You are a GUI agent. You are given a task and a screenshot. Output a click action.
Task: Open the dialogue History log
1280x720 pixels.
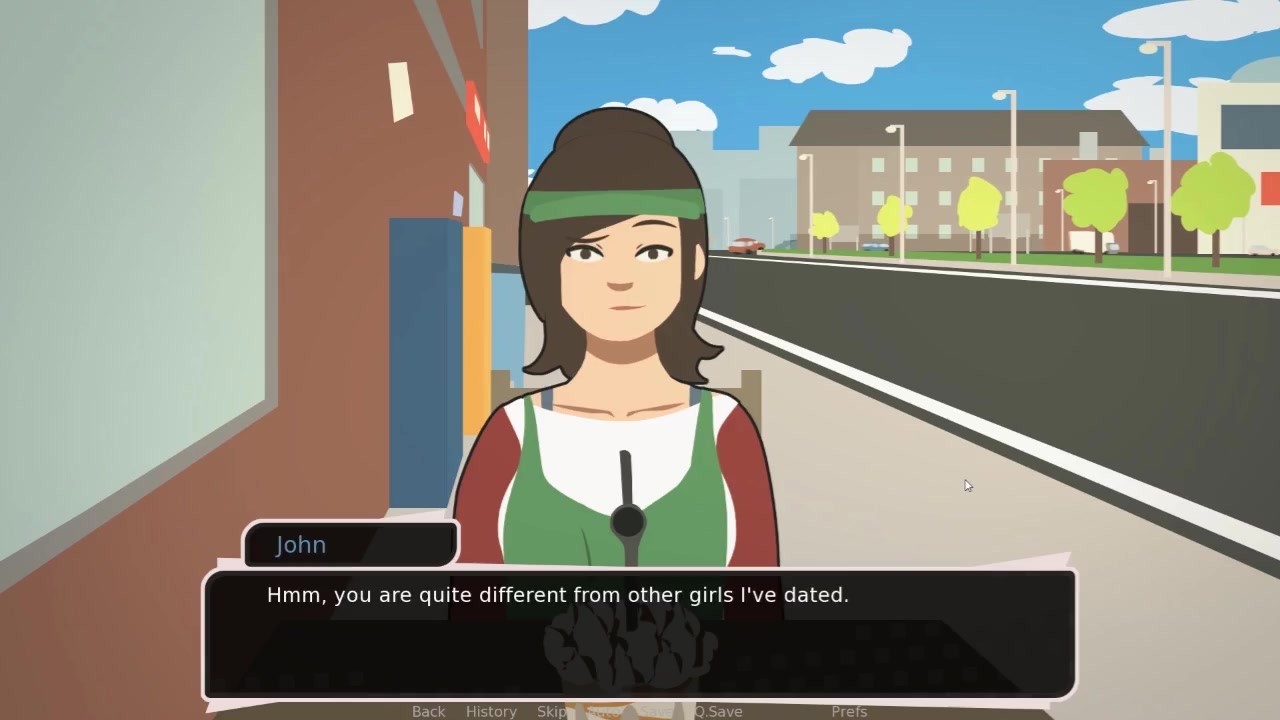point(491,711)
